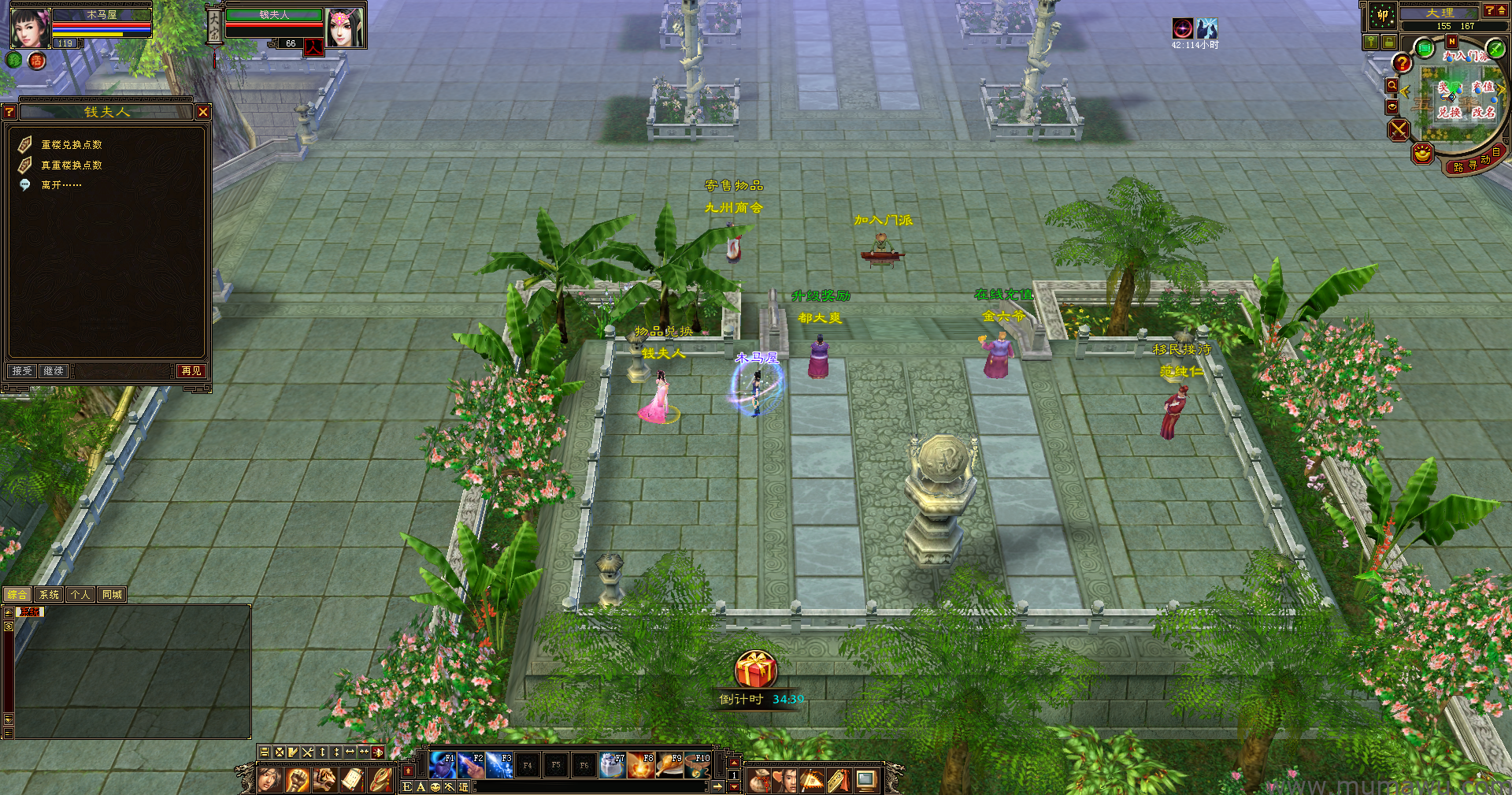Open the gift box countdown reward
The width and height of the screenshot is (1512, 795).
[756, 671]
